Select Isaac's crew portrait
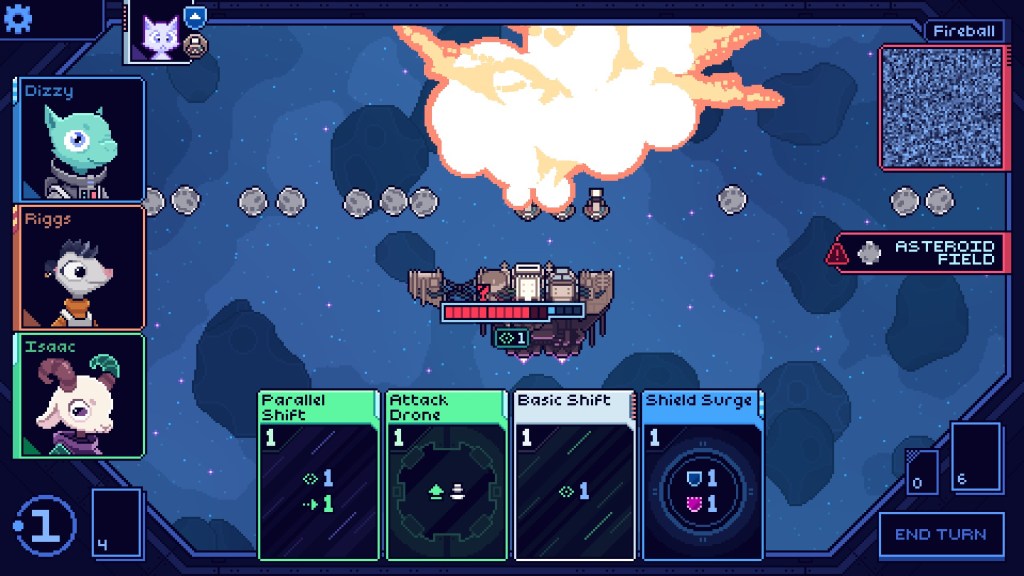This screenshot has width=1024, height=576. pos(80,395)
